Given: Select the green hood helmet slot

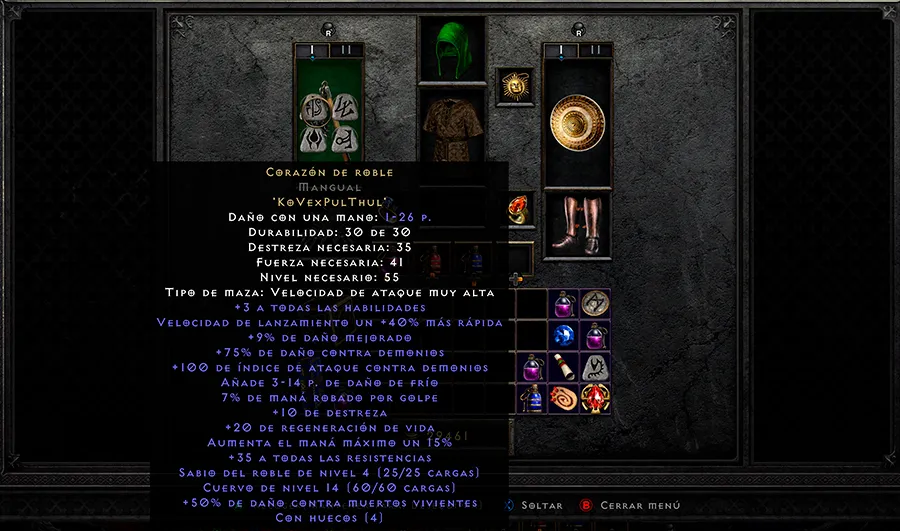Looking at the screenshot, I should tap(452, 50).
